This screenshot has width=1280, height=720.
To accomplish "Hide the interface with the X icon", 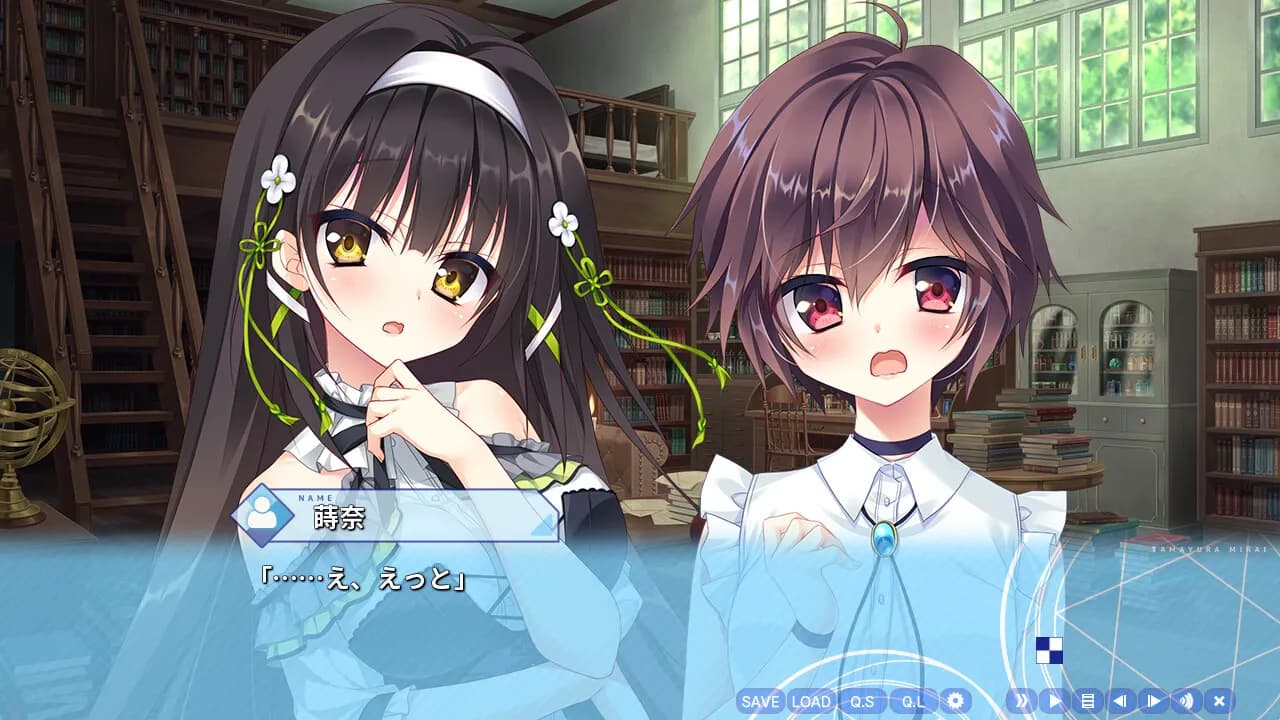I will click(1217, 702).
